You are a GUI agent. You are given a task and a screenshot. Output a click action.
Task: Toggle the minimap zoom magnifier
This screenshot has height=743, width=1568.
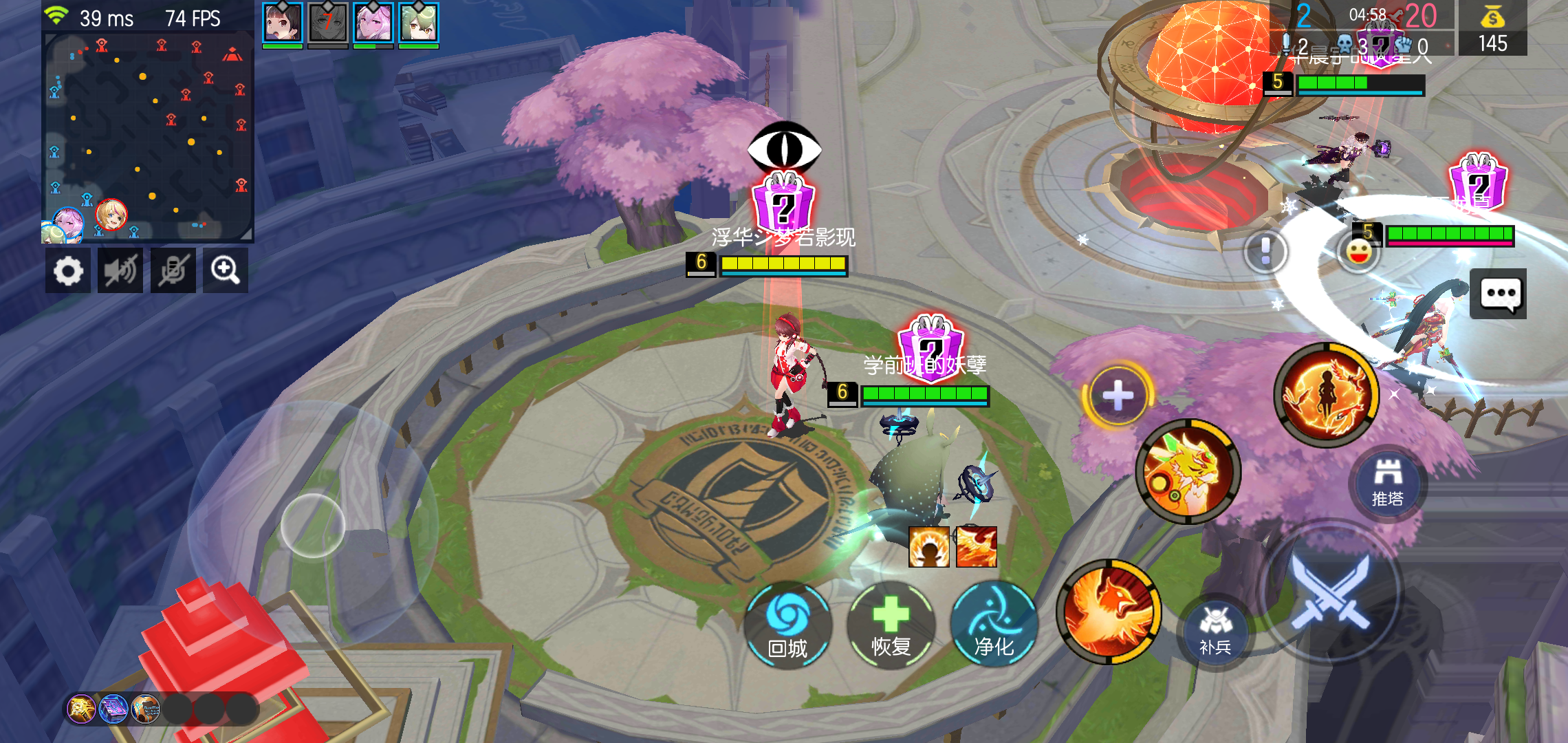pyautogui.click(x=226, y=270)
